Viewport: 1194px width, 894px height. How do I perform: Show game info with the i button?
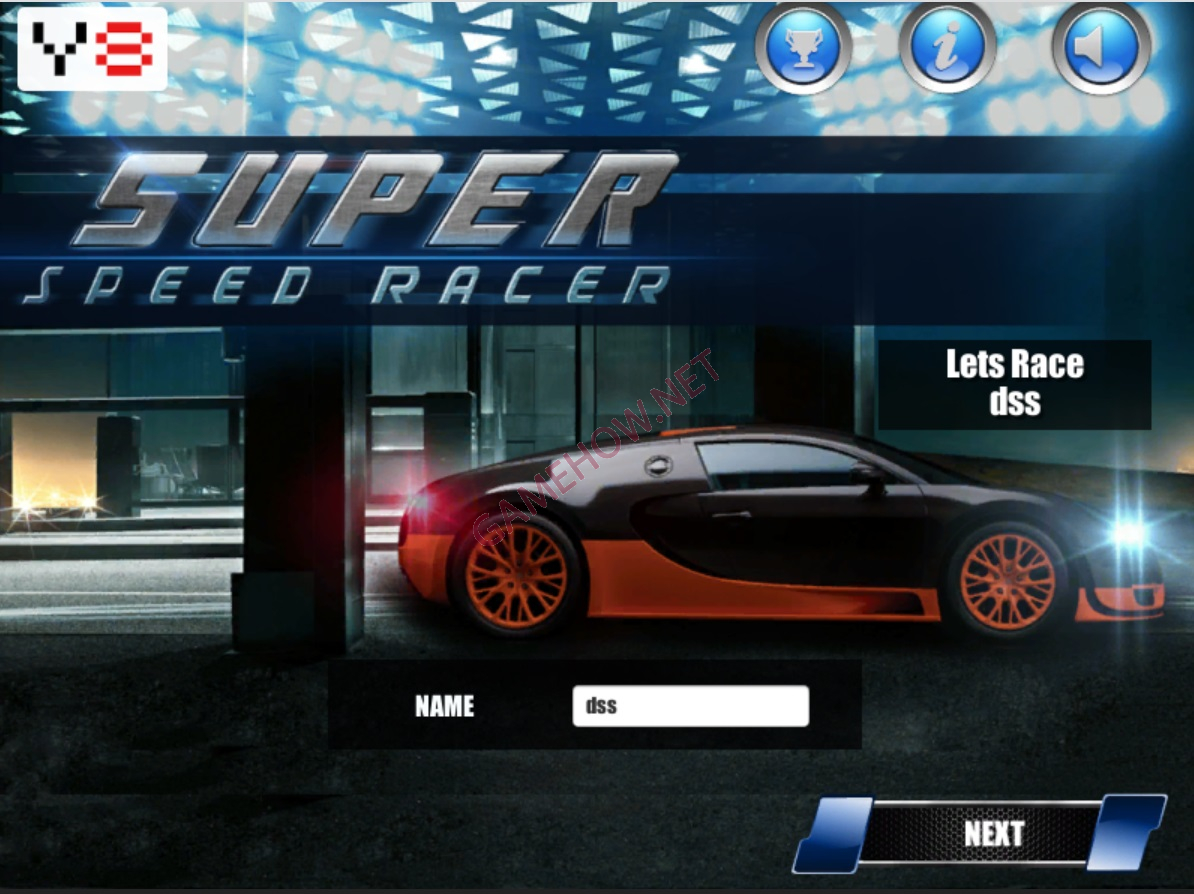coord(946,49)
